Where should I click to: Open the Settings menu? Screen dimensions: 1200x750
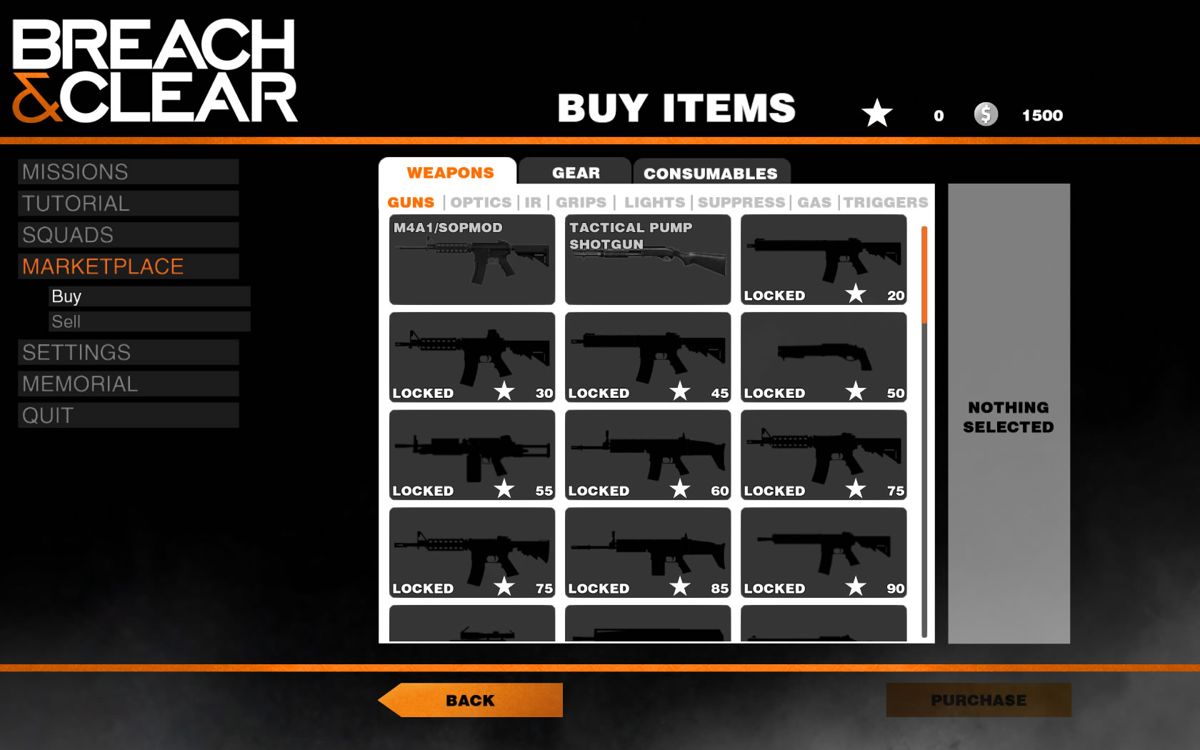tap(128, 353)
